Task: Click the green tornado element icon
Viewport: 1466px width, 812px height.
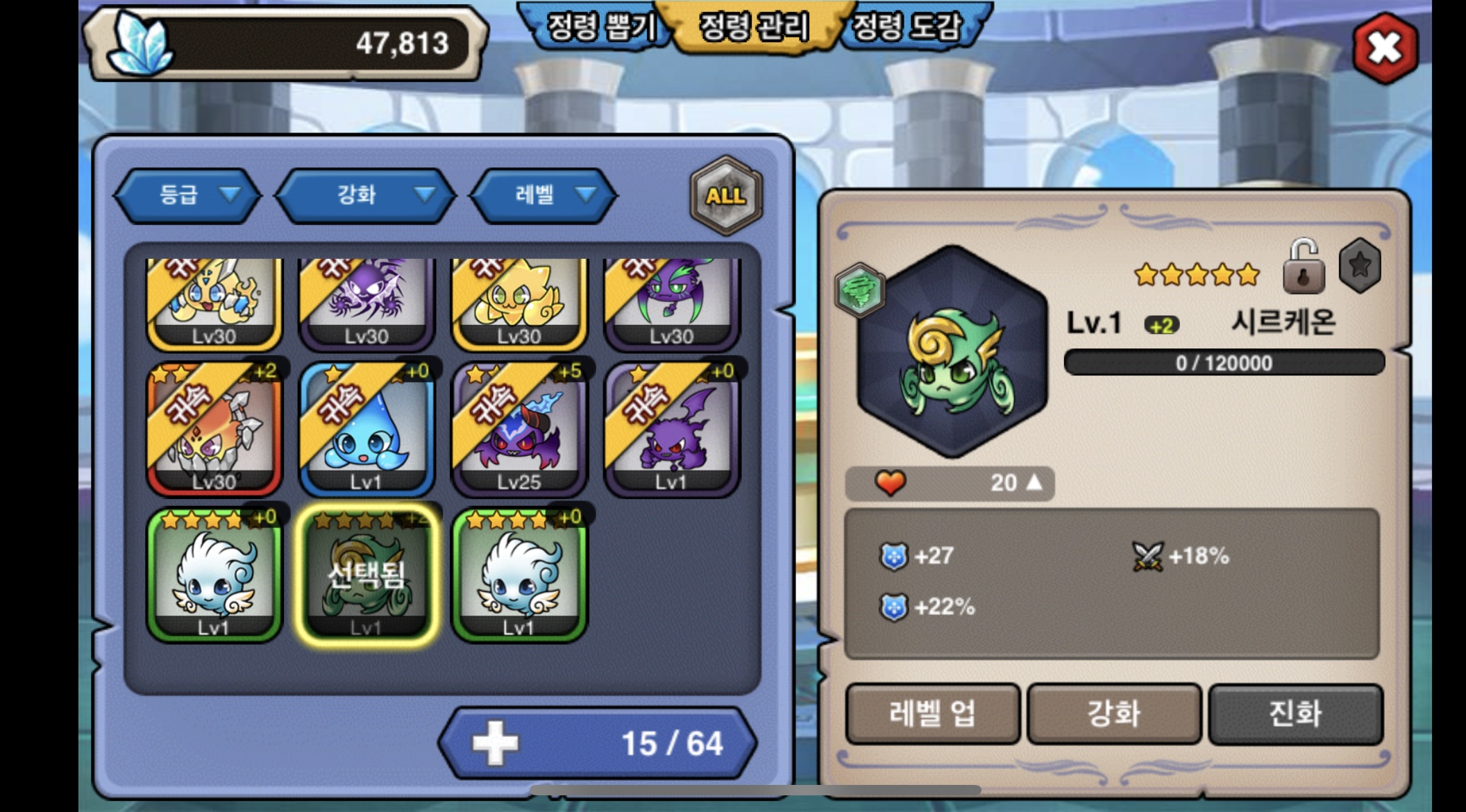Action: (860, 290)
